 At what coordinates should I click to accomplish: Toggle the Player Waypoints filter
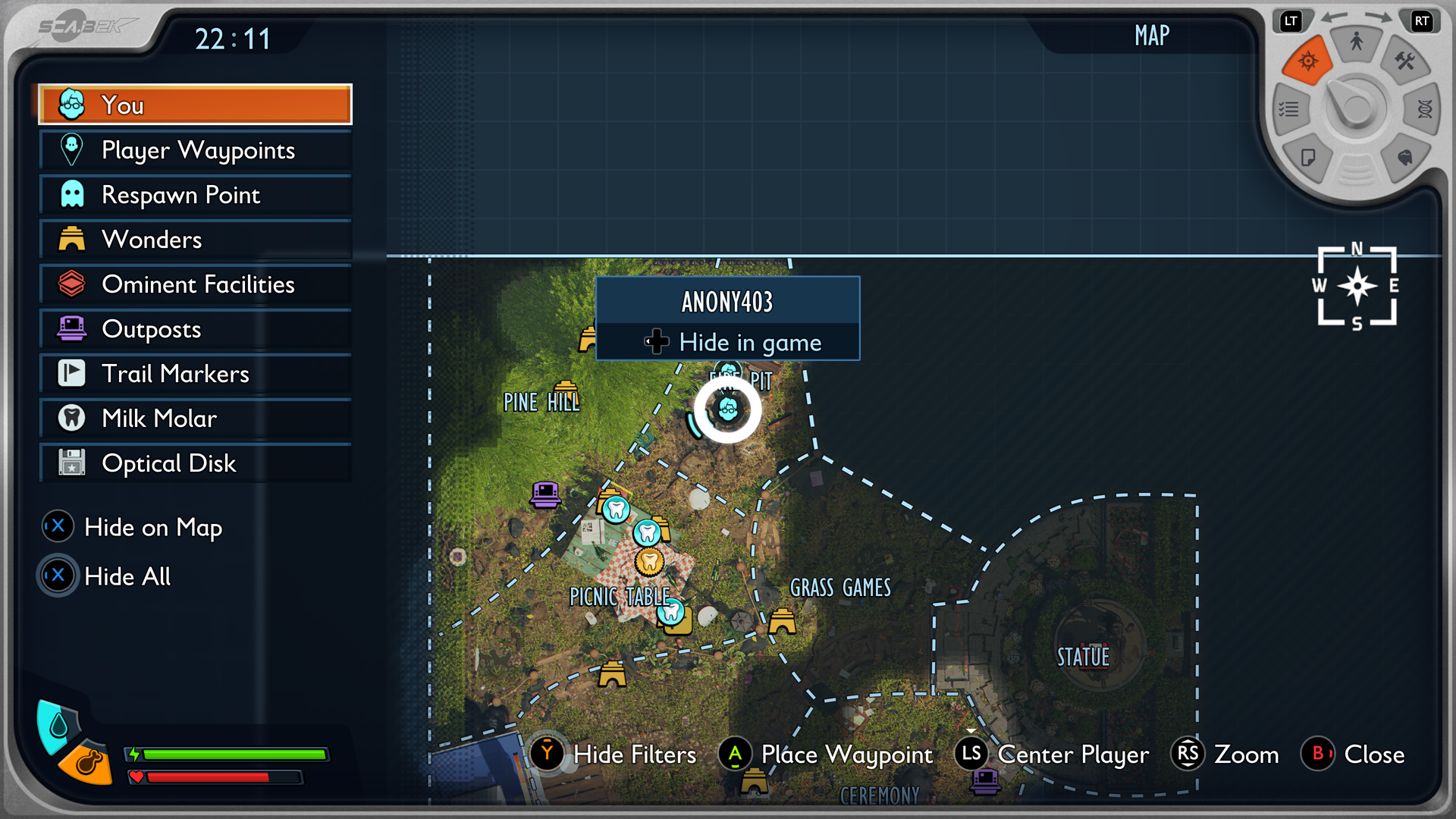coord(195,150)
